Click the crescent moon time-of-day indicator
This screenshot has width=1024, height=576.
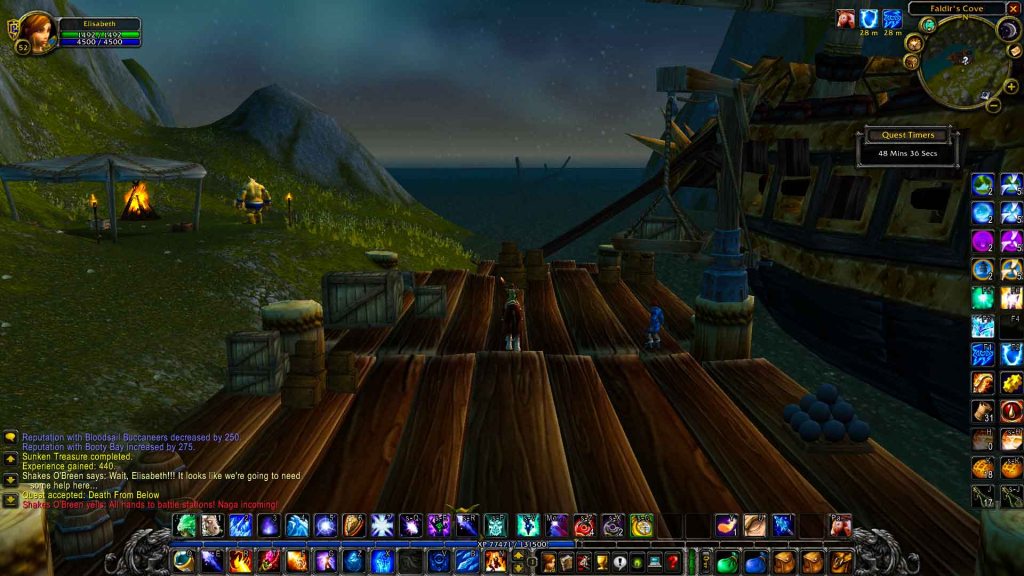pyautogui.click(x=1009, y=31)
